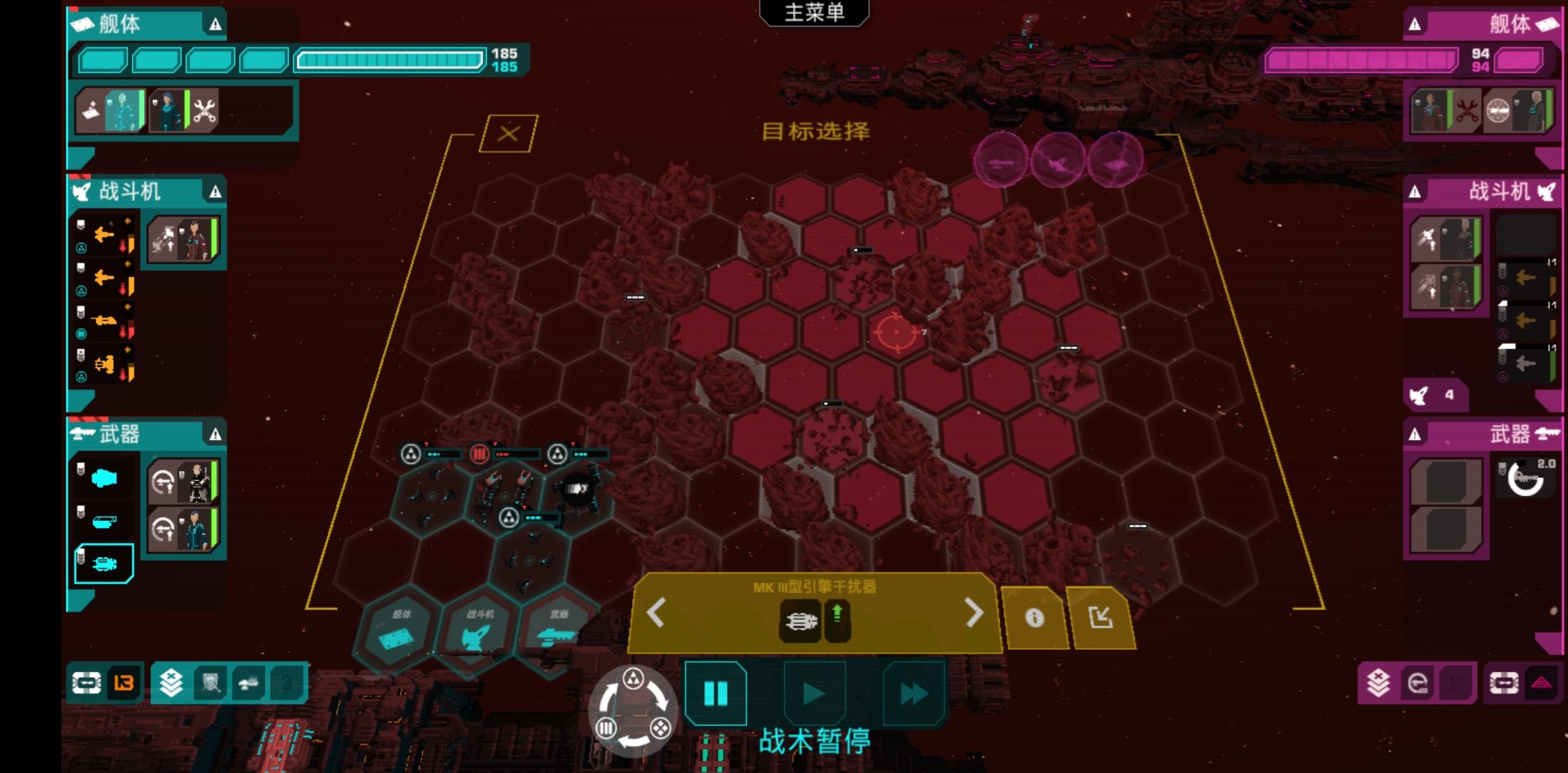Click the cyan layers icon at the bottom

(x=171, y=684)
